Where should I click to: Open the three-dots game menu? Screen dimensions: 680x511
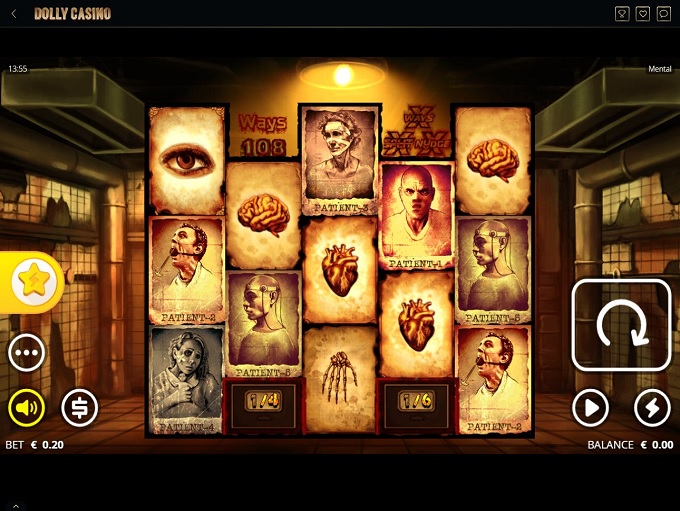pos(27,353)
